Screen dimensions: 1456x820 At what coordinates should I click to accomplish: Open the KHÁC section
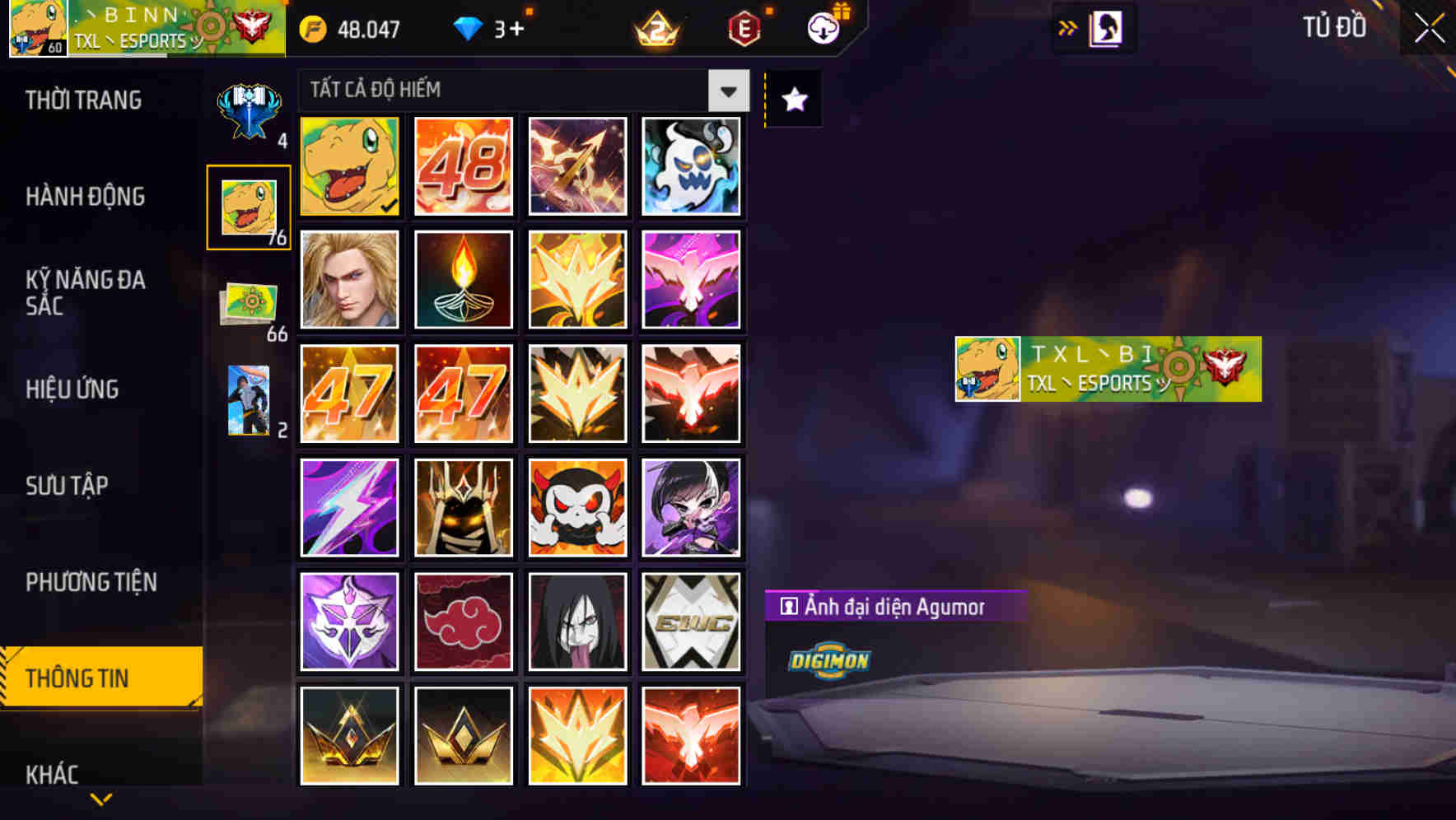[x=51, y=774]
